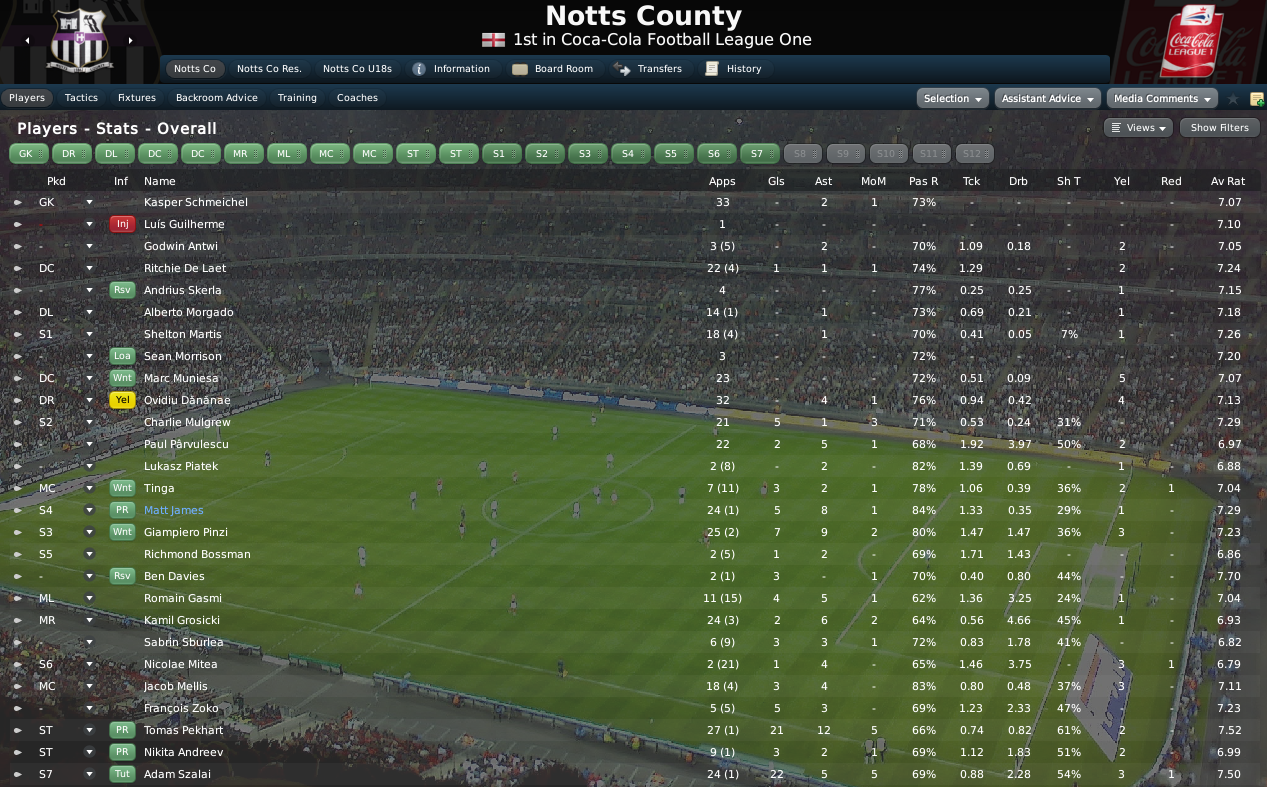This screenshot has width=1267, height=787.
Task: Click the Show Filters button
Action: click(1219, 128)
